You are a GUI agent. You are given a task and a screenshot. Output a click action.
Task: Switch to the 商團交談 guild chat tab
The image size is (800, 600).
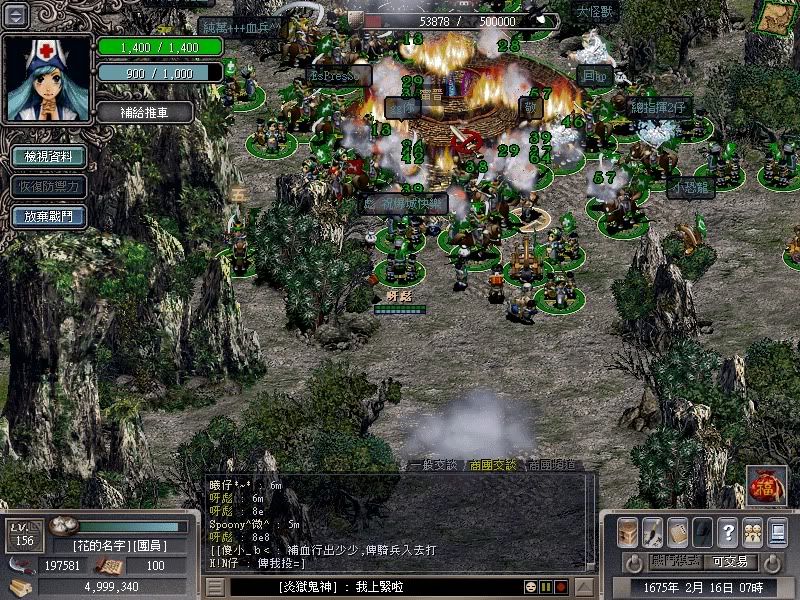coord(492,465)
